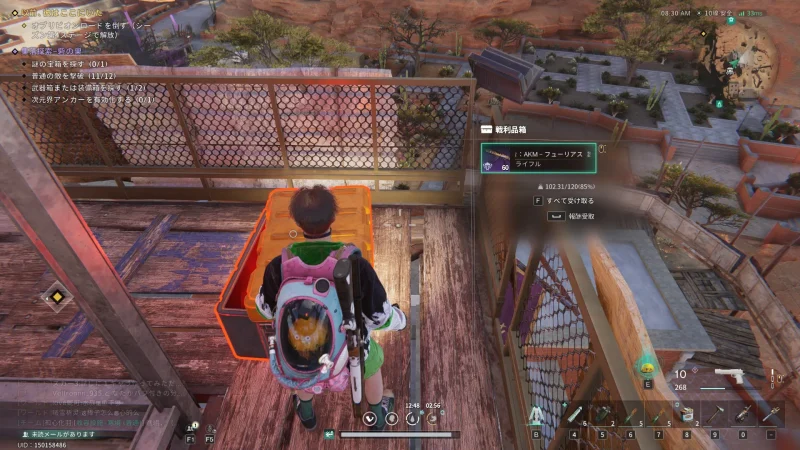
Task: Select the rightmost tool hotbar slot
Action: coord(772,414)
